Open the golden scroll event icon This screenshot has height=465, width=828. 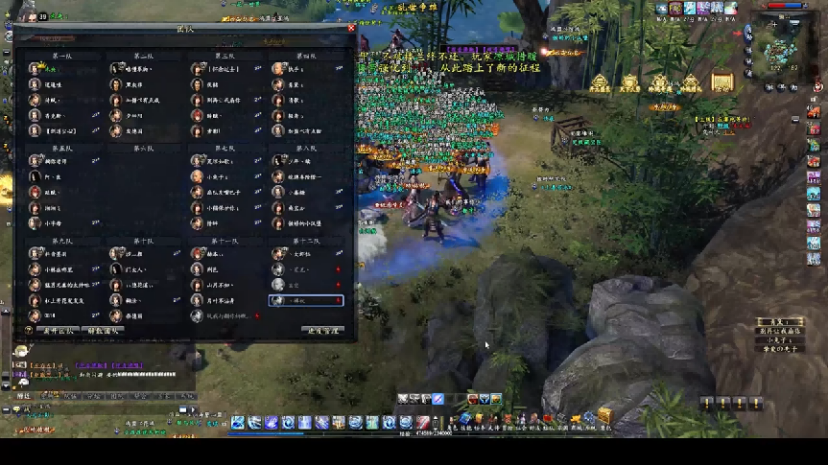(722, 82)
